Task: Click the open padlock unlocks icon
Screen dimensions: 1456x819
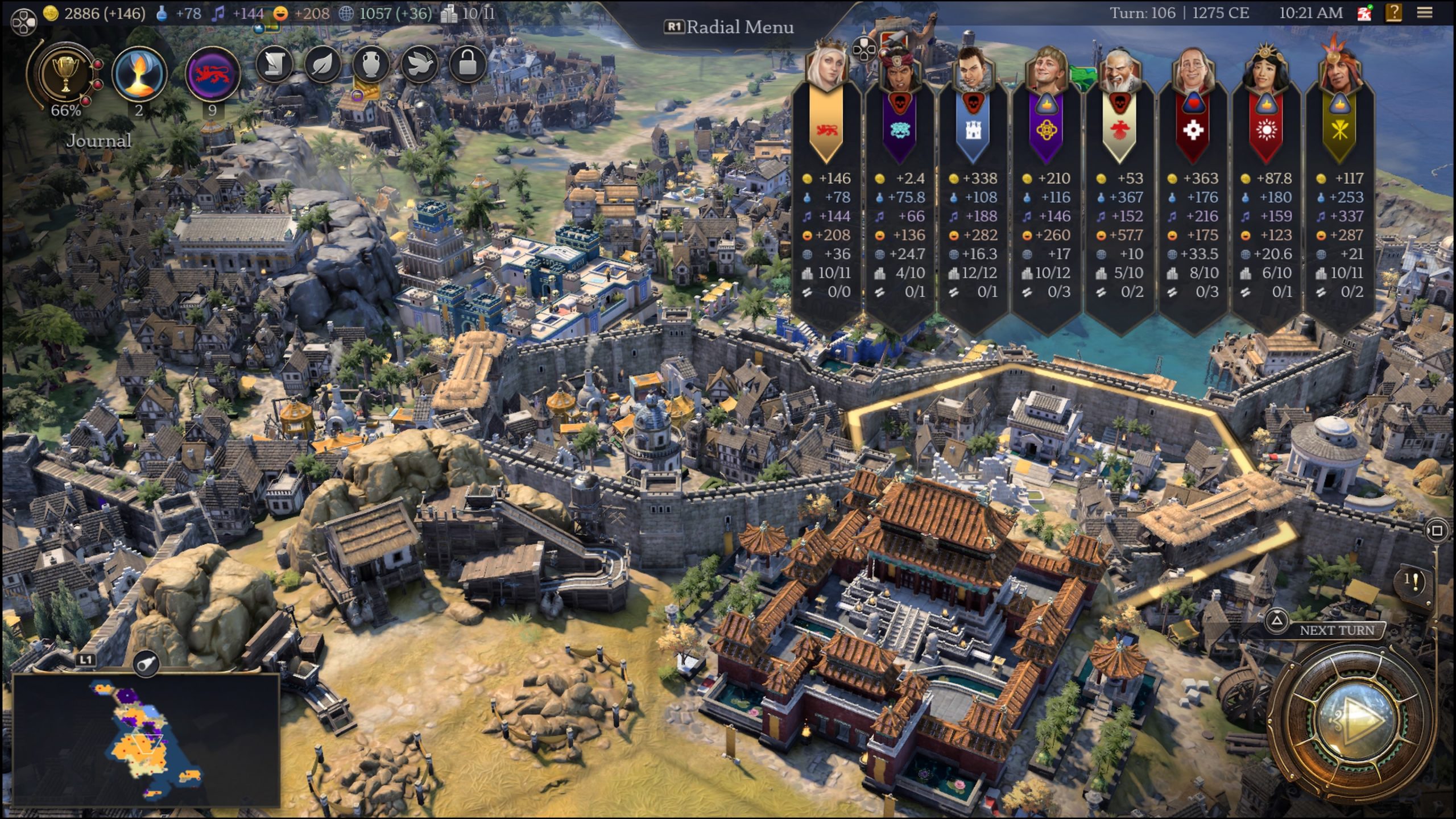Action: pos(468,64)
